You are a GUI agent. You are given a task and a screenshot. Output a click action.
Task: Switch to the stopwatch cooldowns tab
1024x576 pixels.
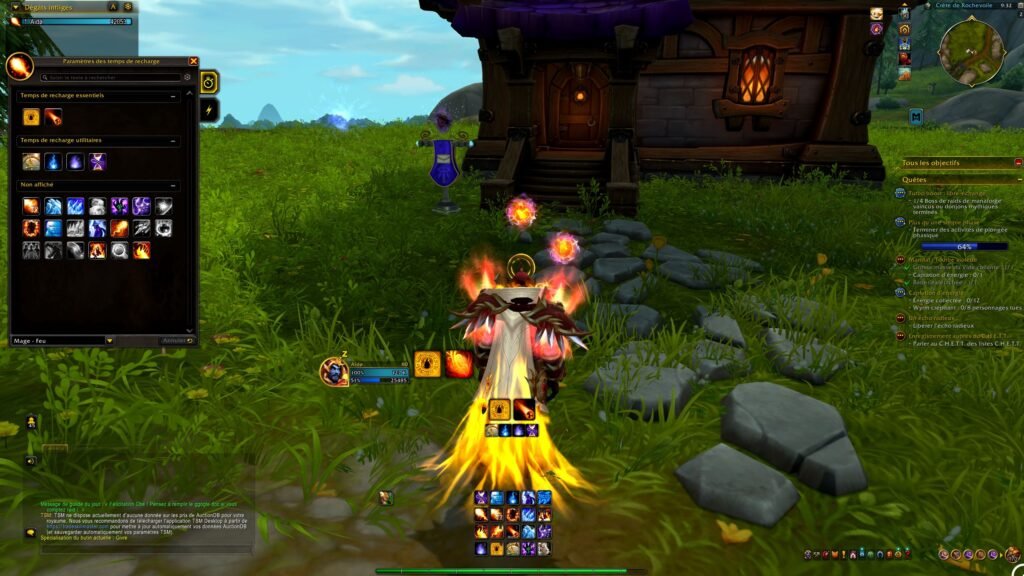(x=210, y=82)
